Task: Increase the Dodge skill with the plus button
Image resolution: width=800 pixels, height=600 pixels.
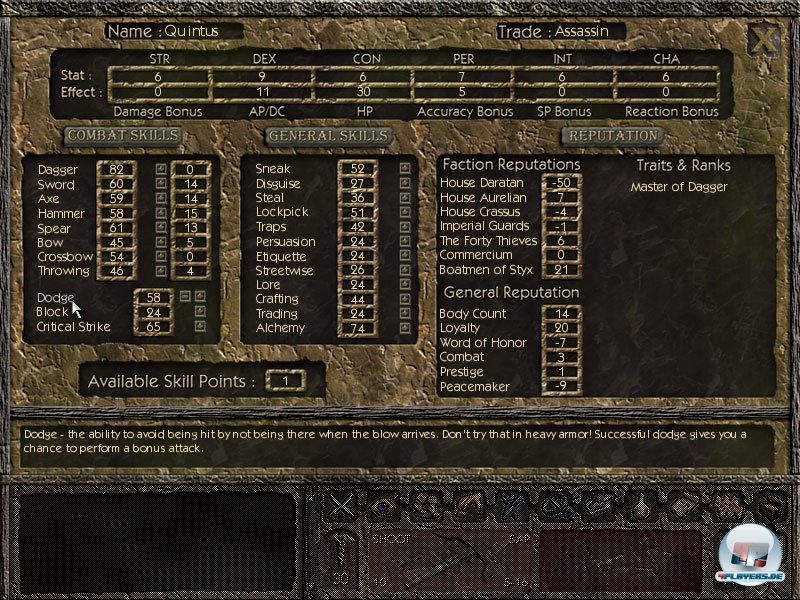Action: click(x=200, y=297)
